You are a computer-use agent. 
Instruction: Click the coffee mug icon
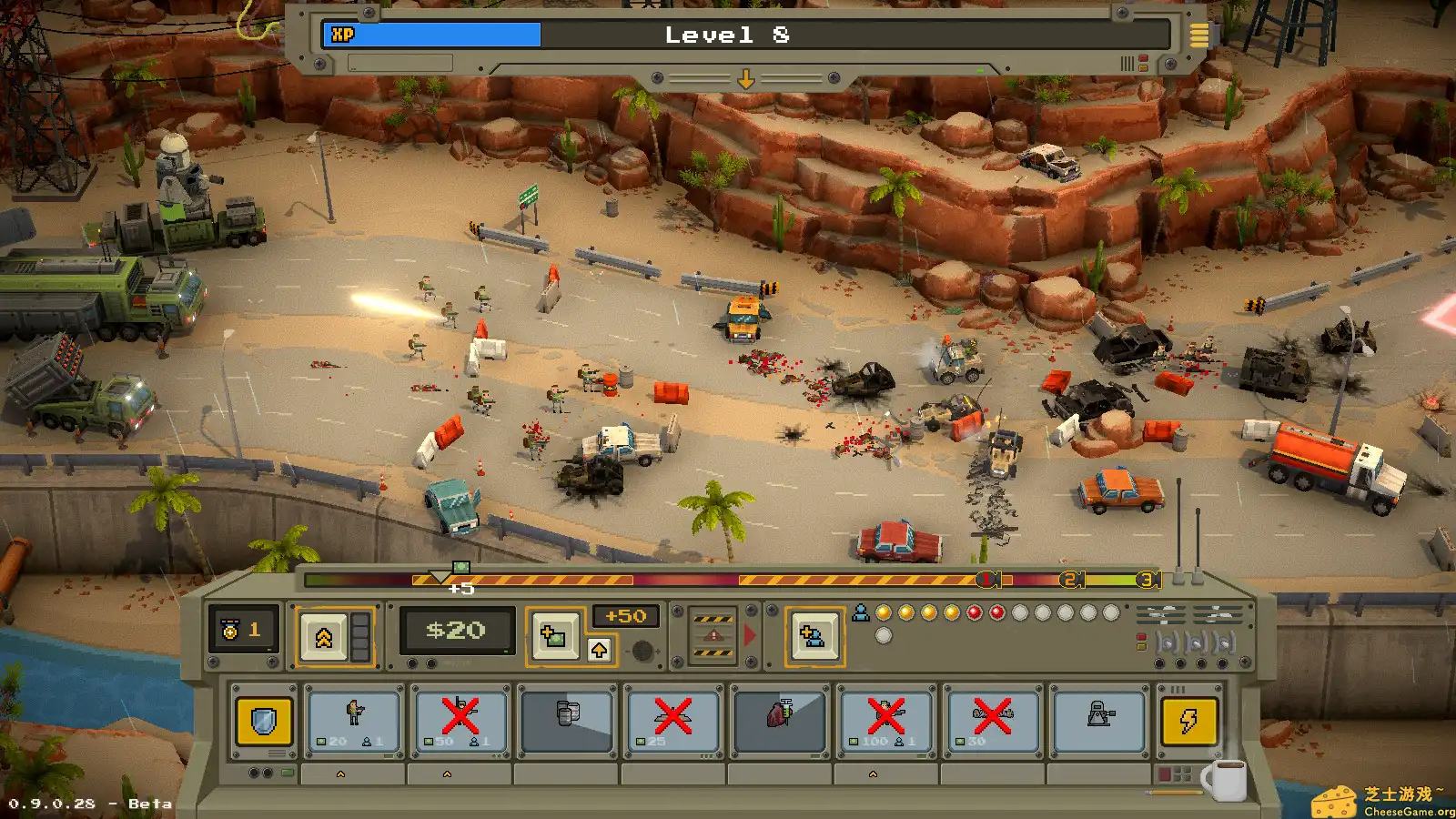(1226, 780)
